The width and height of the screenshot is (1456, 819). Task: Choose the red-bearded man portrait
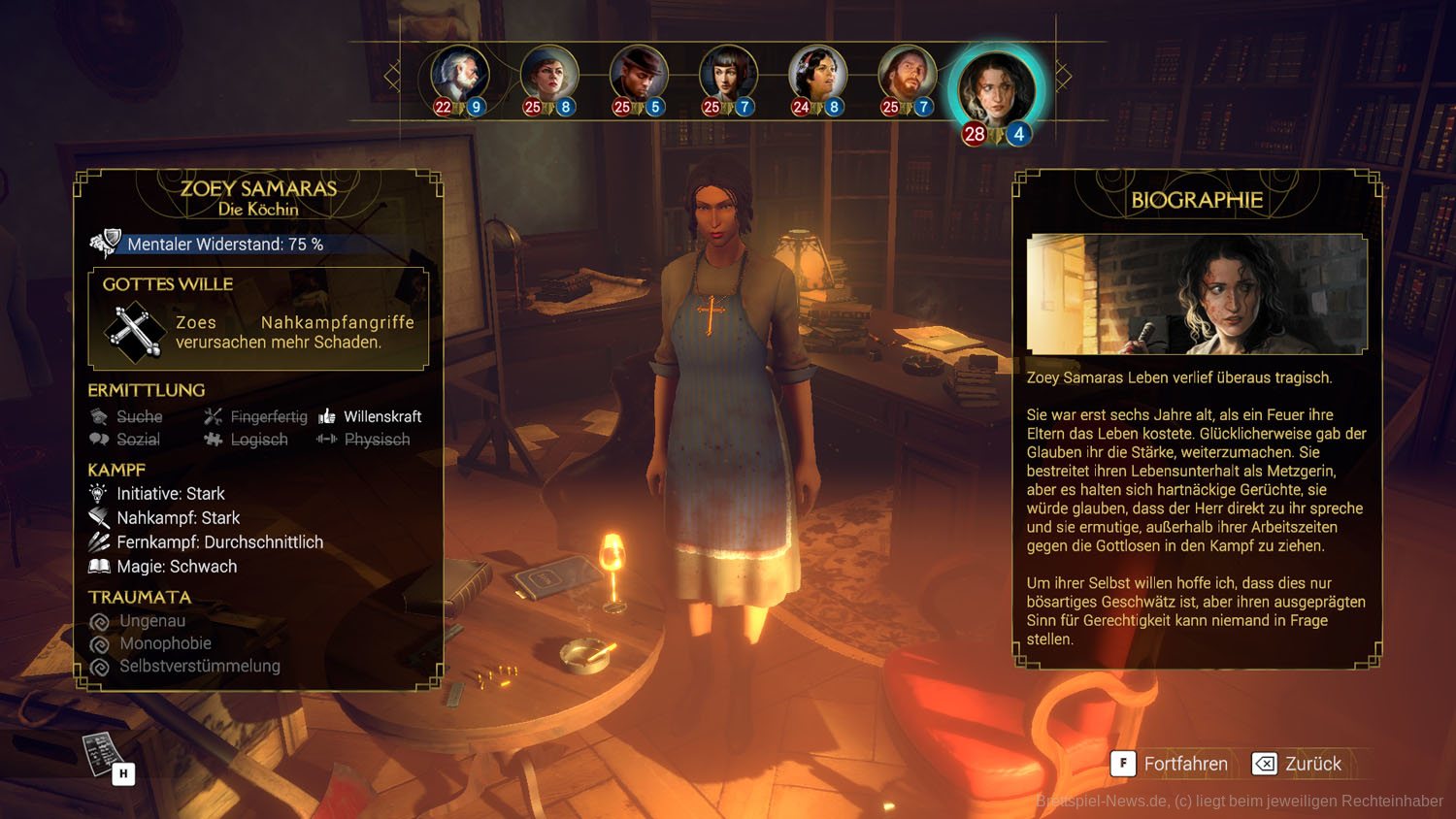point(907,76)
